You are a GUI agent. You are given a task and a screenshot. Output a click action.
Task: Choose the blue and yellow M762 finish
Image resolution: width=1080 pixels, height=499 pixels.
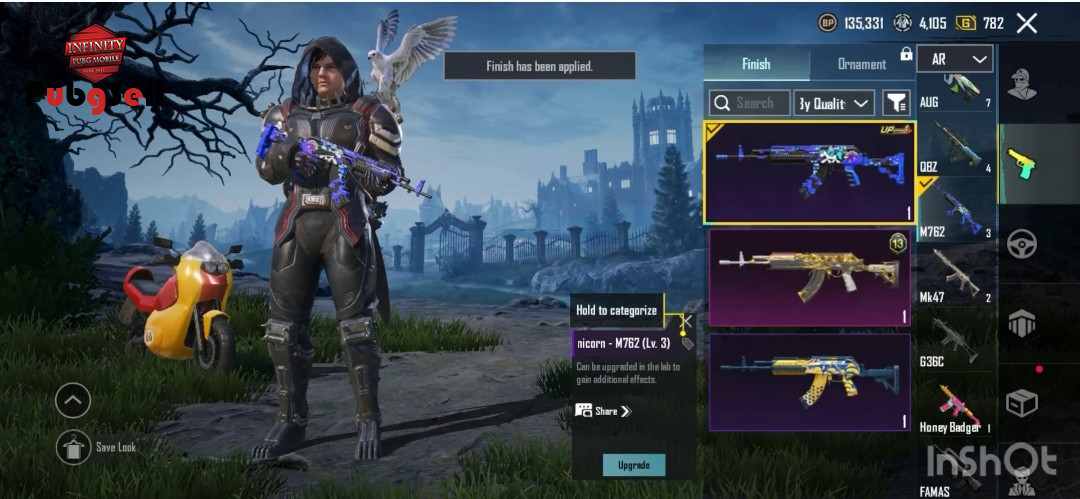[810, 381]
